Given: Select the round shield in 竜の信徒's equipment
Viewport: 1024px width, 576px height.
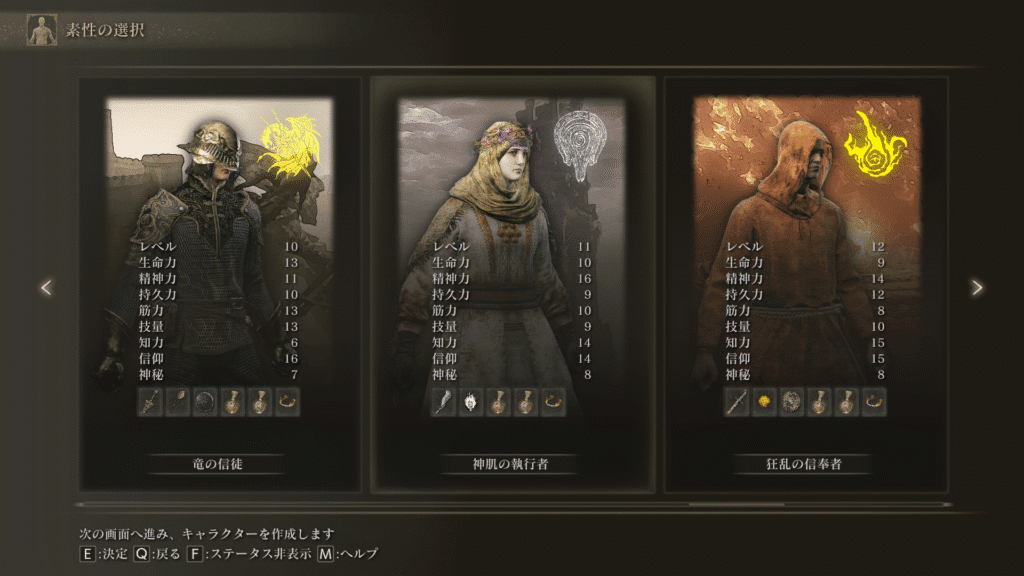Looking at the screenshot, I should click(205, 402).
